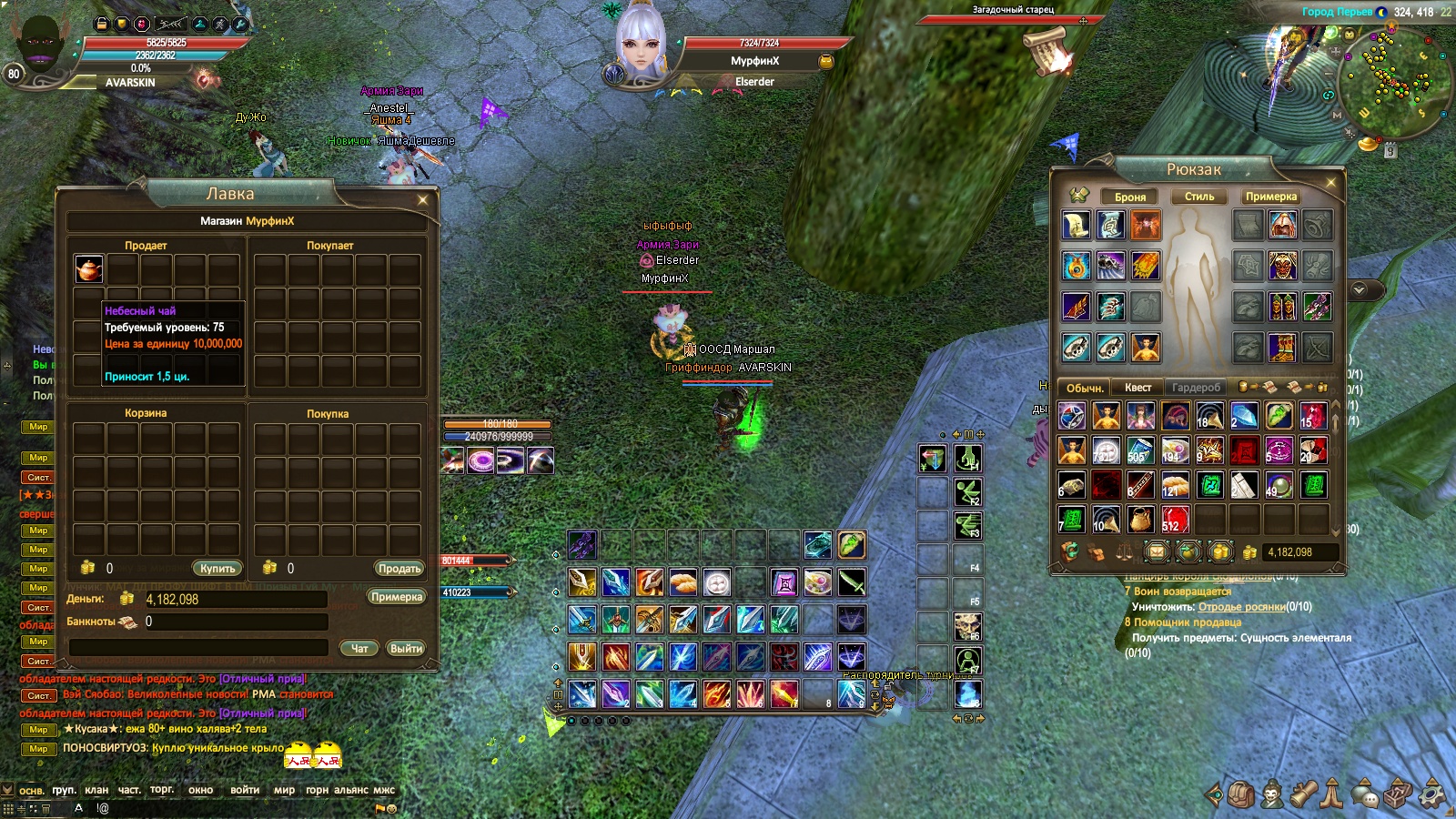This screenshot has width=1456, height=819.
Task: Select the Обычн. inventory tab
Action: point(1085,388)
